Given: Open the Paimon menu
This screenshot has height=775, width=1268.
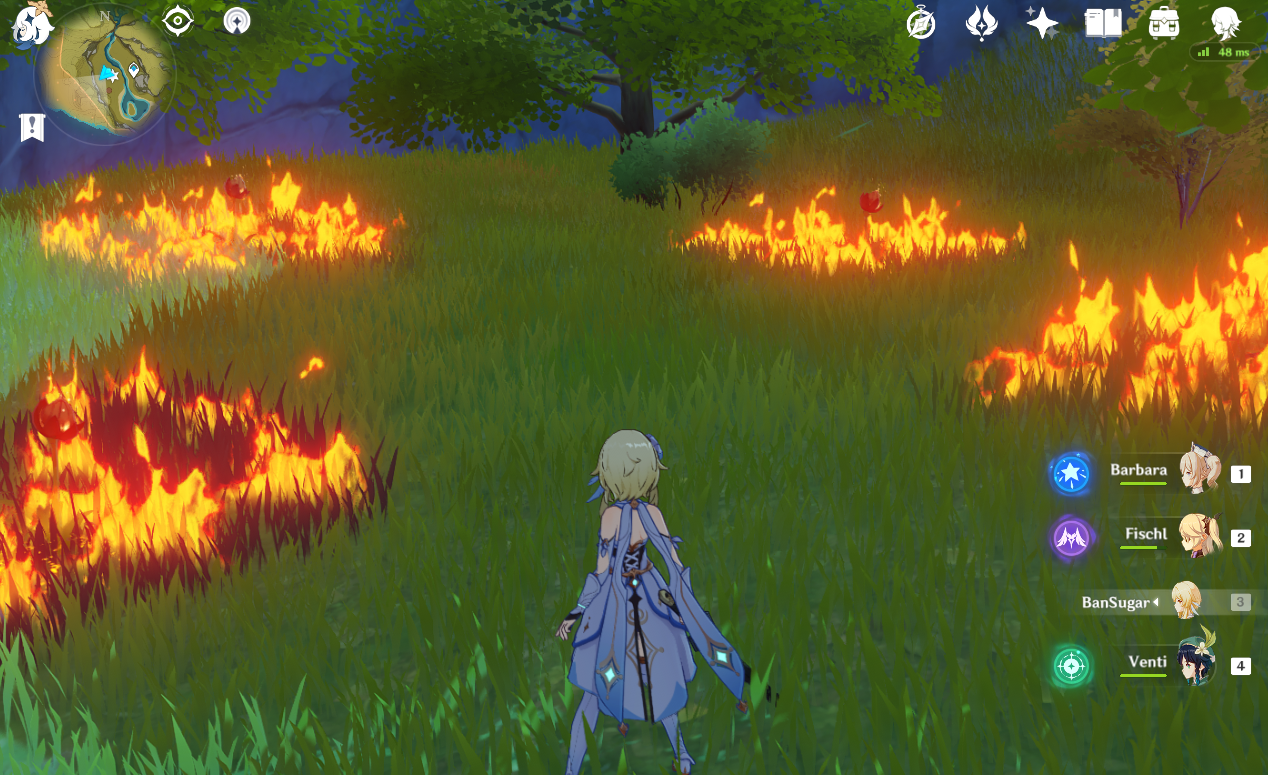Looking at the screenshot, I should pyautogui.click(x=31, y=22).
